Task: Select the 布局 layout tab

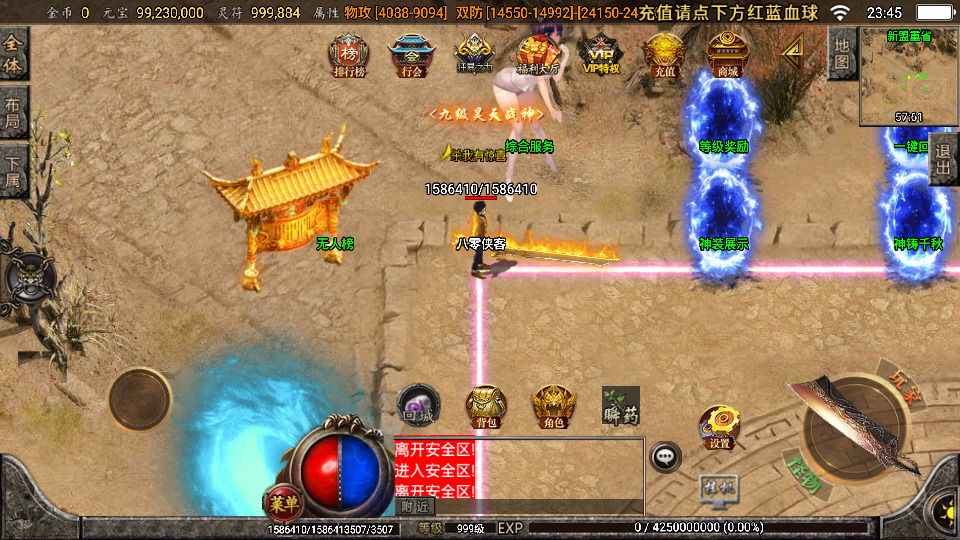Action: [x=13, y=112]
